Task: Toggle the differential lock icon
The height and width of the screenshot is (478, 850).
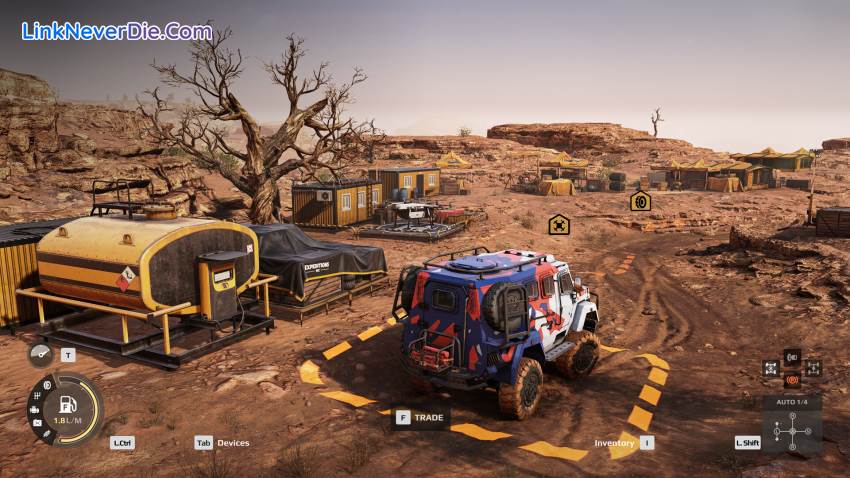Action: tap(770, 368)
